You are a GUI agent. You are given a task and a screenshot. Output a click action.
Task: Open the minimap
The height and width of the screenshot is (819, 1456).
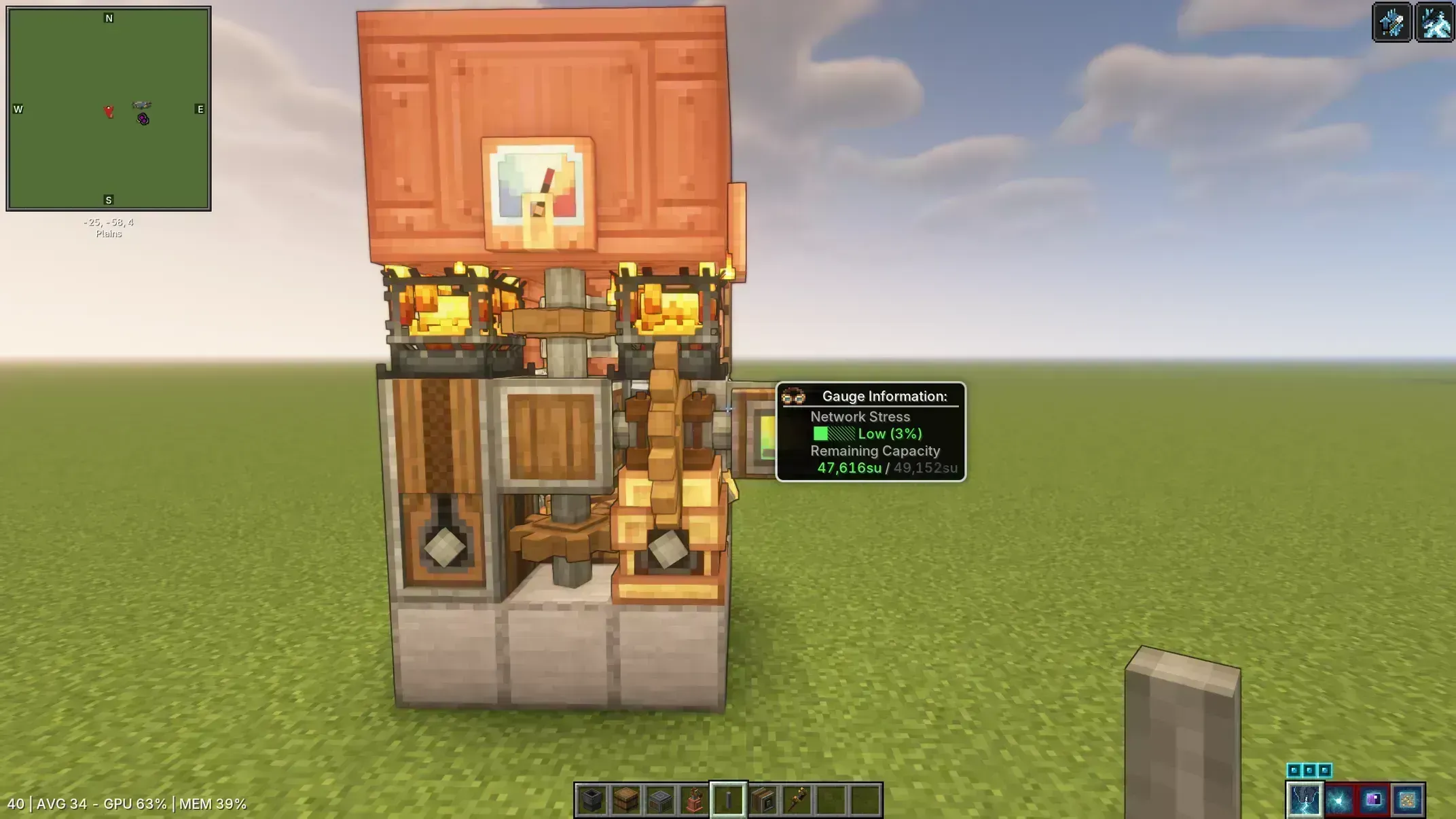click(x=109, y=109)
